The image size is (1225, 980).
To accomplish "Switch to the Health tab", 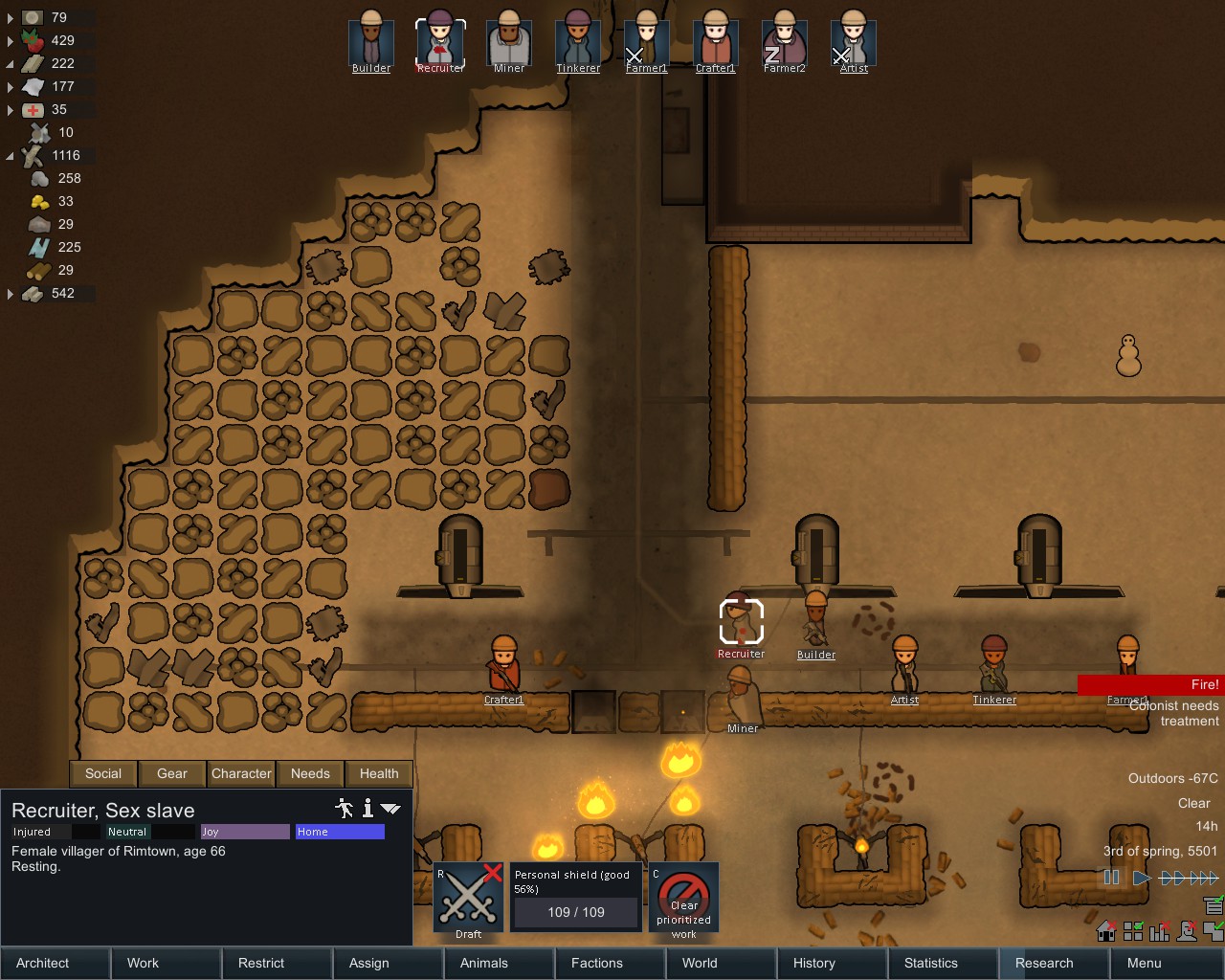I will pyautogui.click(x=379, y=773).
